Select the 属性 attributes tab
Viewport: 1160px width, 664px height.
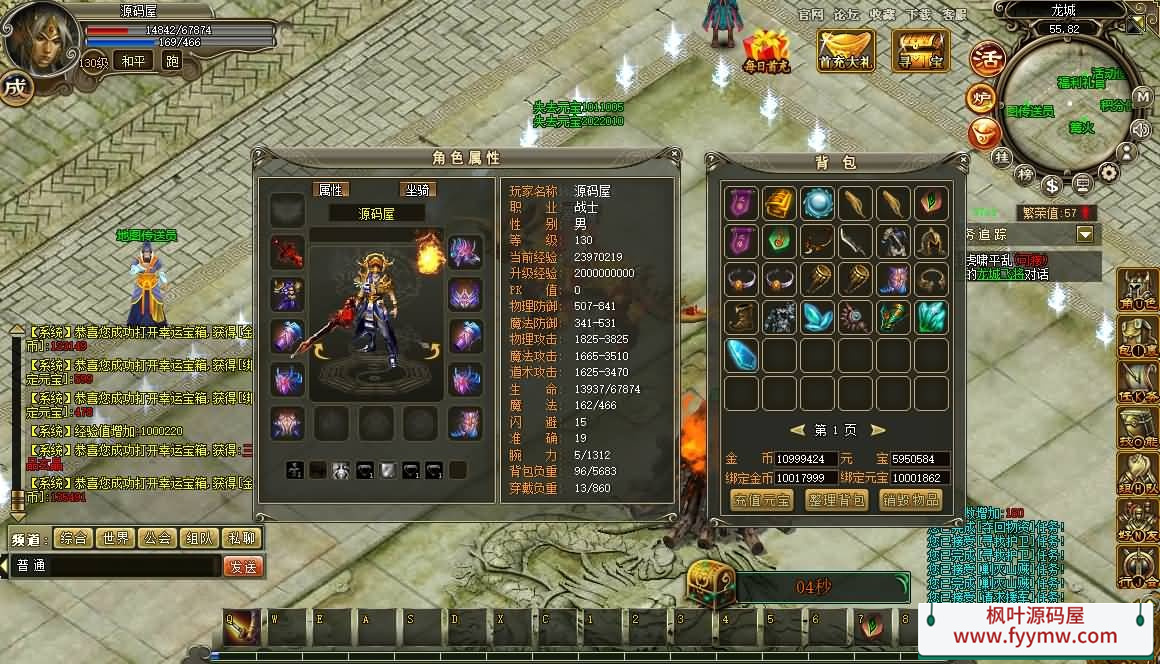tap(330, 189)
